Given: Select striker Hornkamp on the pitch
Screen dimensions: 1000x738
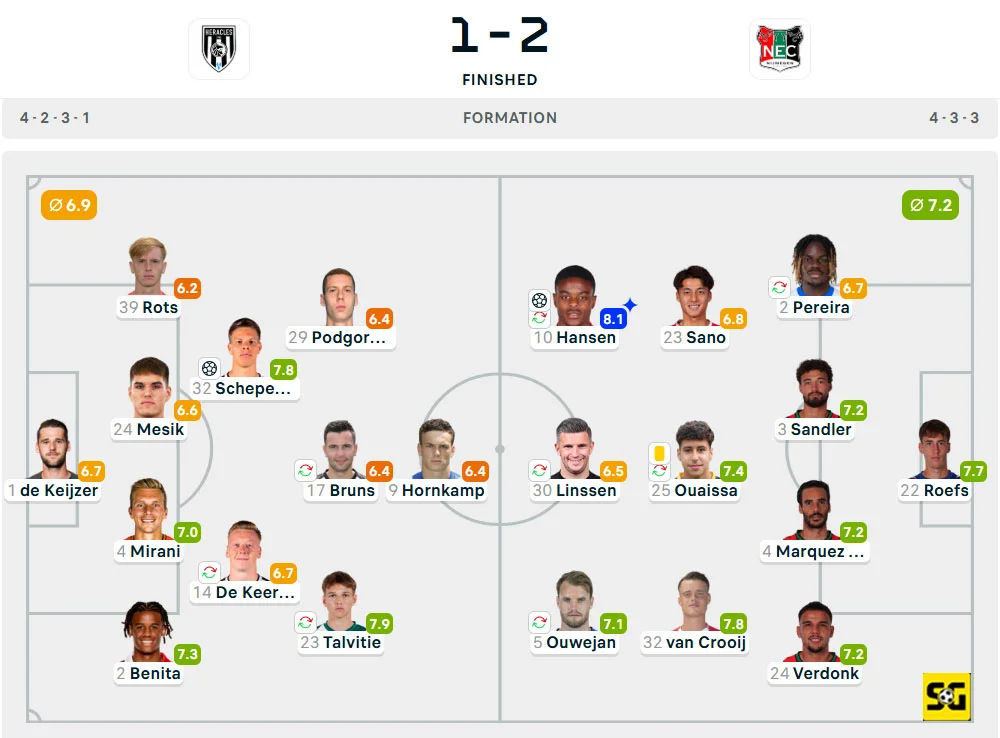Looking at the screenshot, I should click(x=436, y=450).
